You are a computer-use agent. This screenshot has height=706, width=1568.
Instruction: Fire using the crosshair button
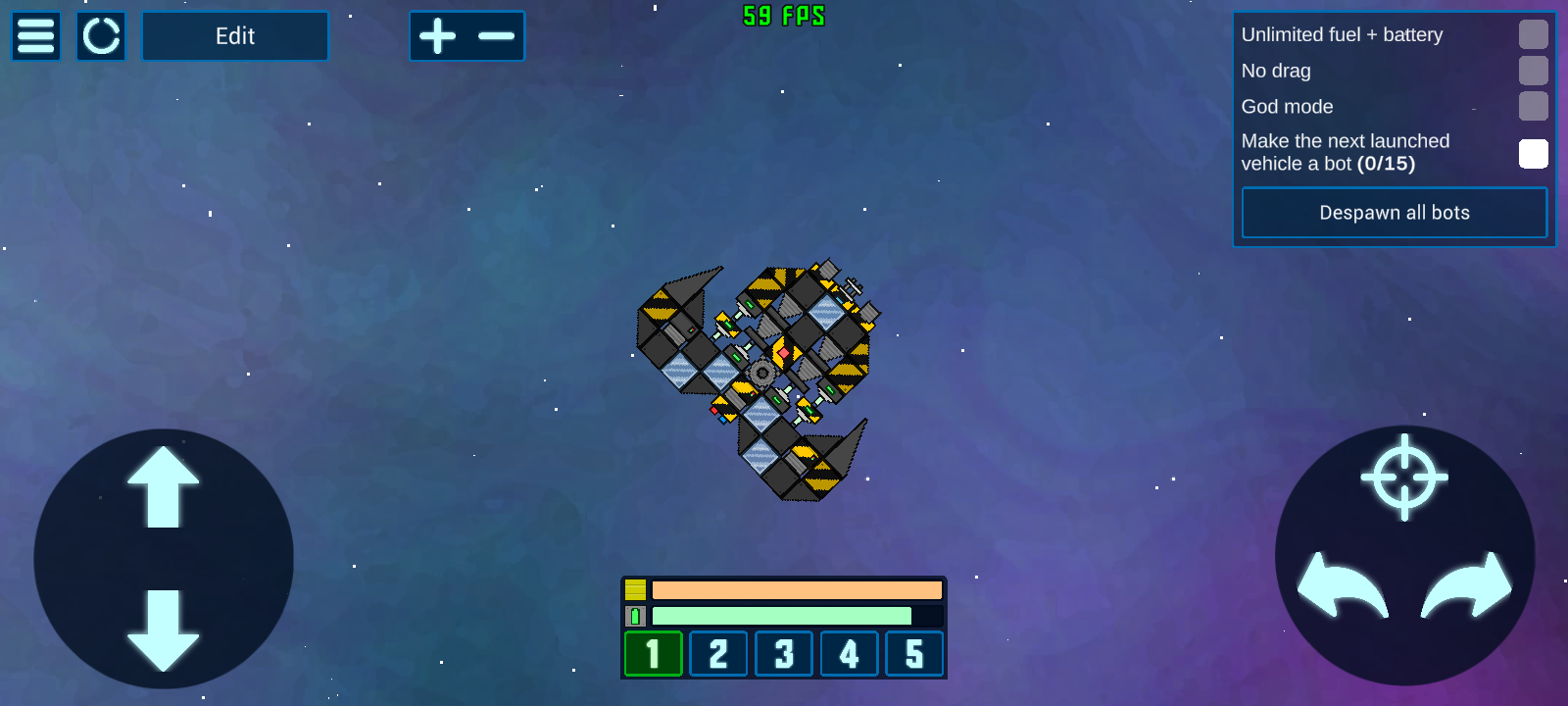(x=1404, y=478)
